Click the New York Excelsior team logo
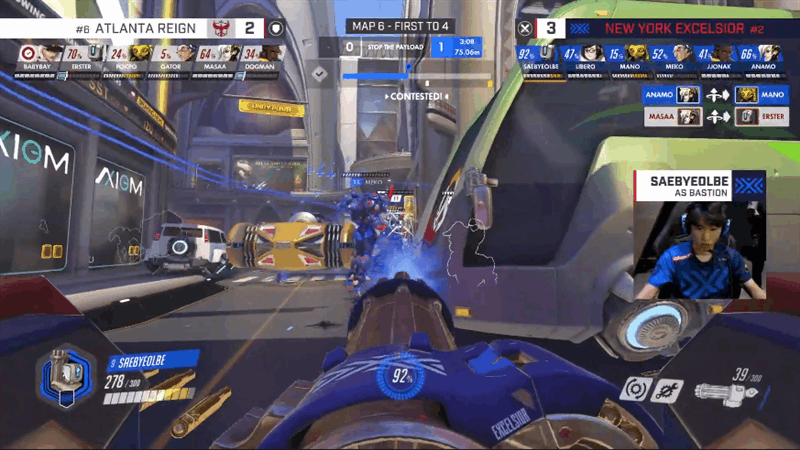 [x=581, y=28]
